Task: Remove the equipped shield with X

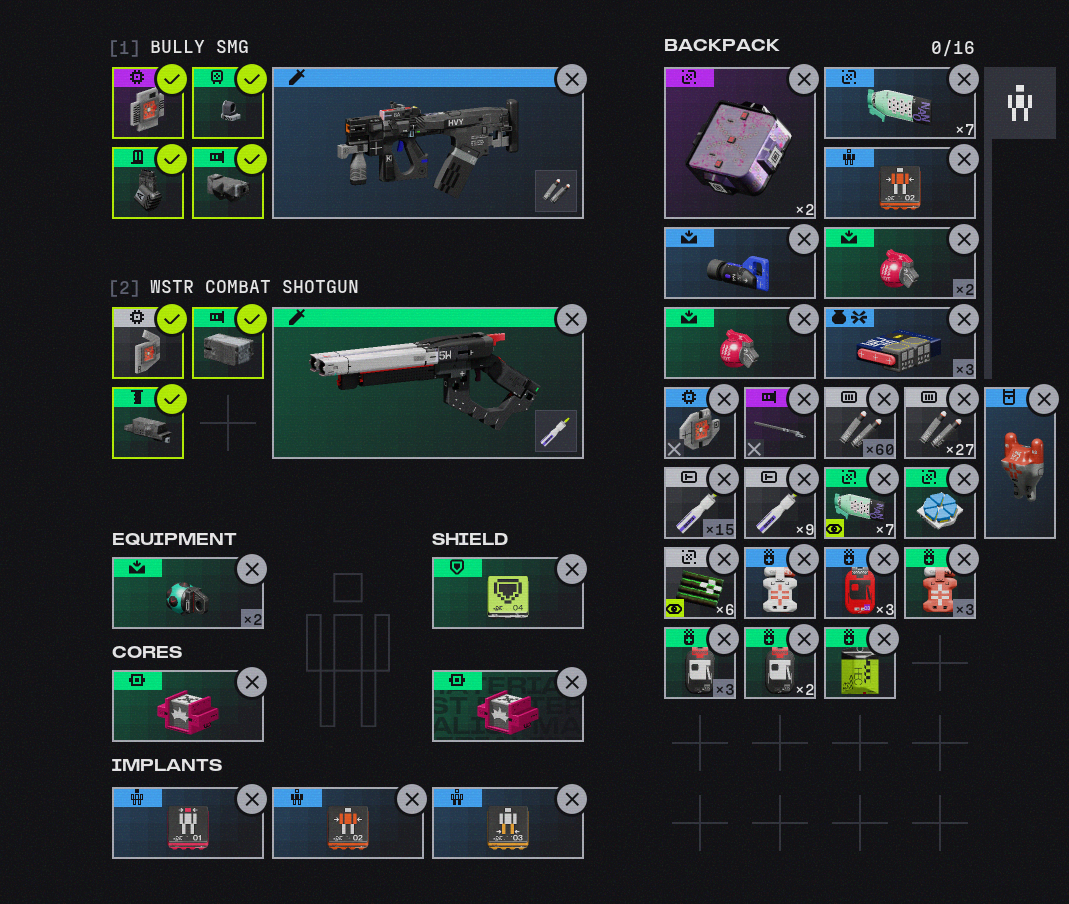Action: click(x=571, y=570)
